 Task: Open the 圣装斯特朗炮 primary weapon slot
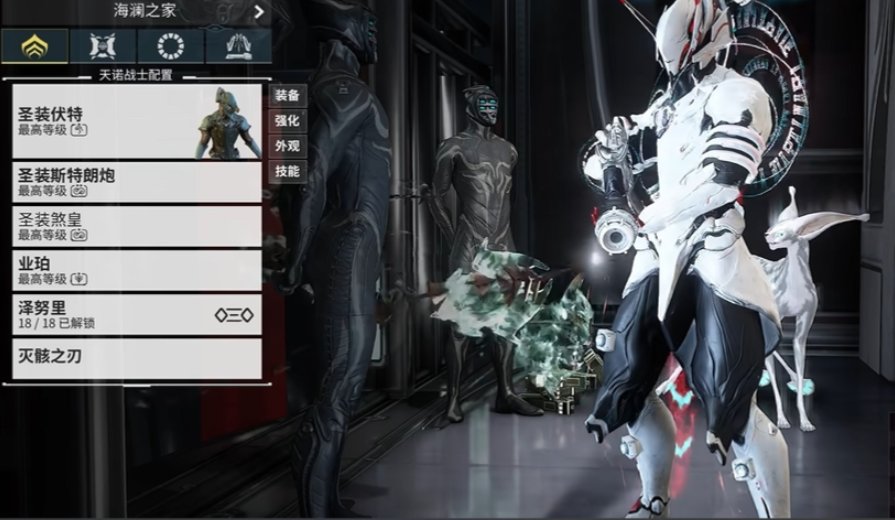click(136, 182)
